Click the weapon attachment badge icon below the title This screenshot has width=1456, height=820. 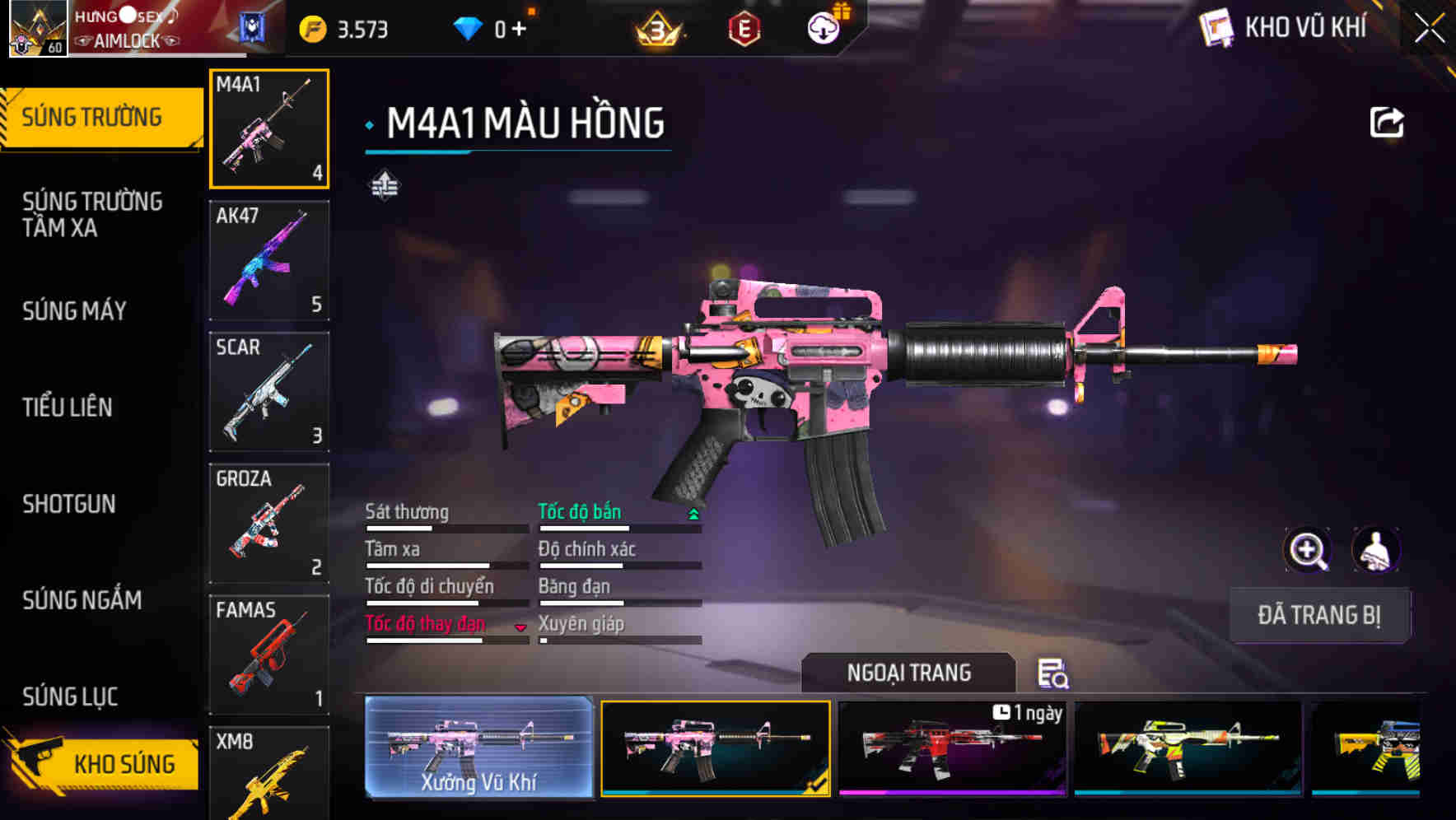[384, 184]
